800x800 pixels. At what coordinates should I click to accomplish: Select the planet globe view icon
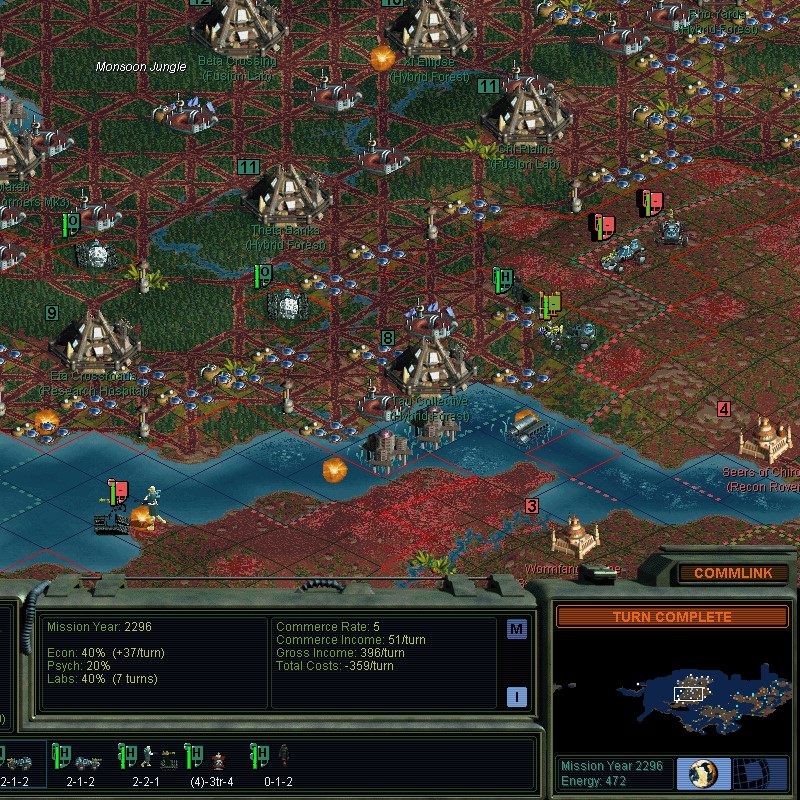pyautogui.click(x=703, y=773)
